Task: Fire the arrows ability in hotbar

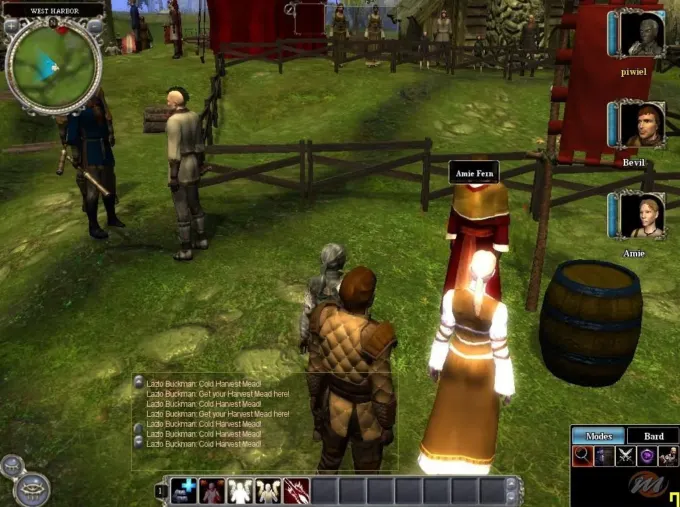Action: click(x=296, y=490)
